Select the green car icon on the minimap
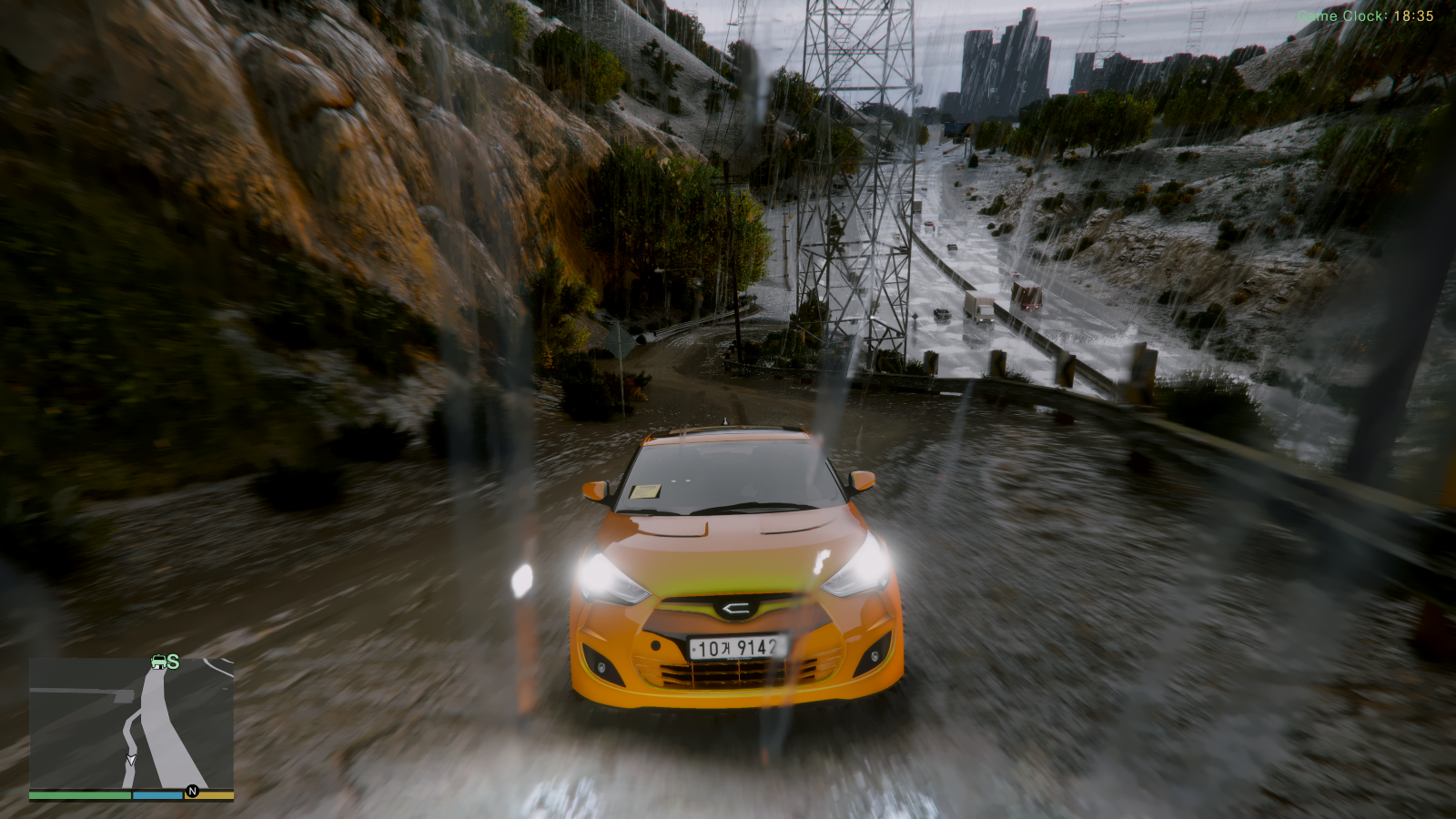This screenshot has height=819, width=1456. pos(158,662)
